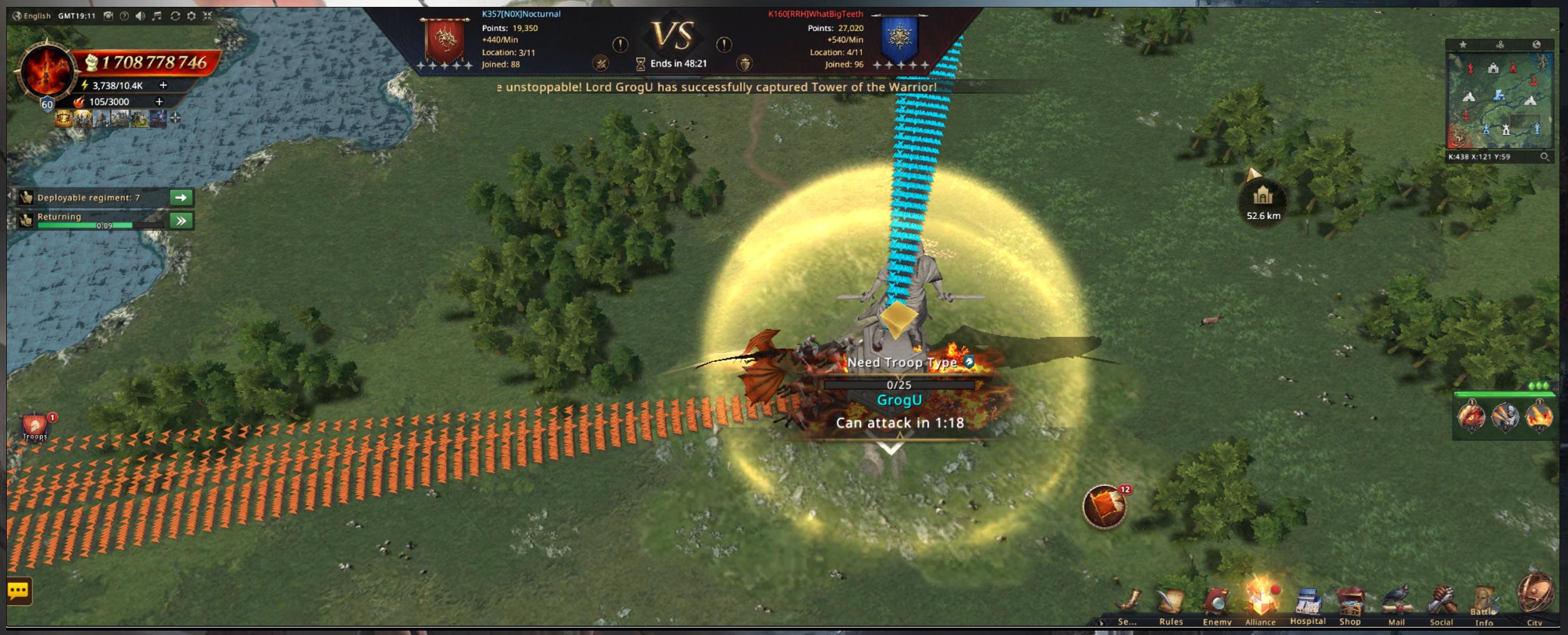Add more energy with the plus button
Screen dimensions: 1568x635
tap(163, 85)
